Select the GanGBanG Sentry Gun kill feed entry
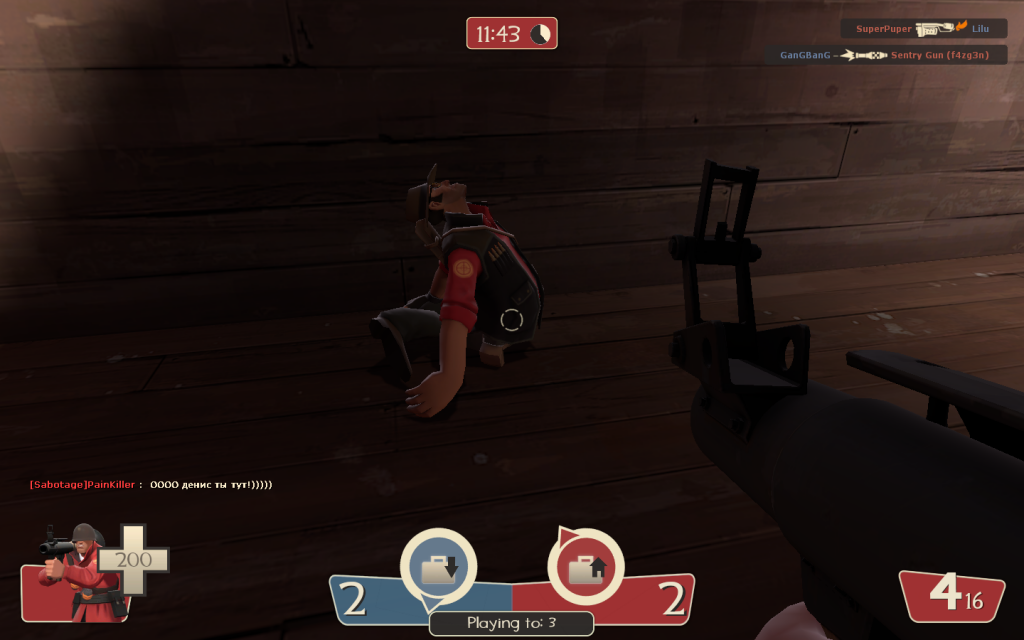 point(887,55)
